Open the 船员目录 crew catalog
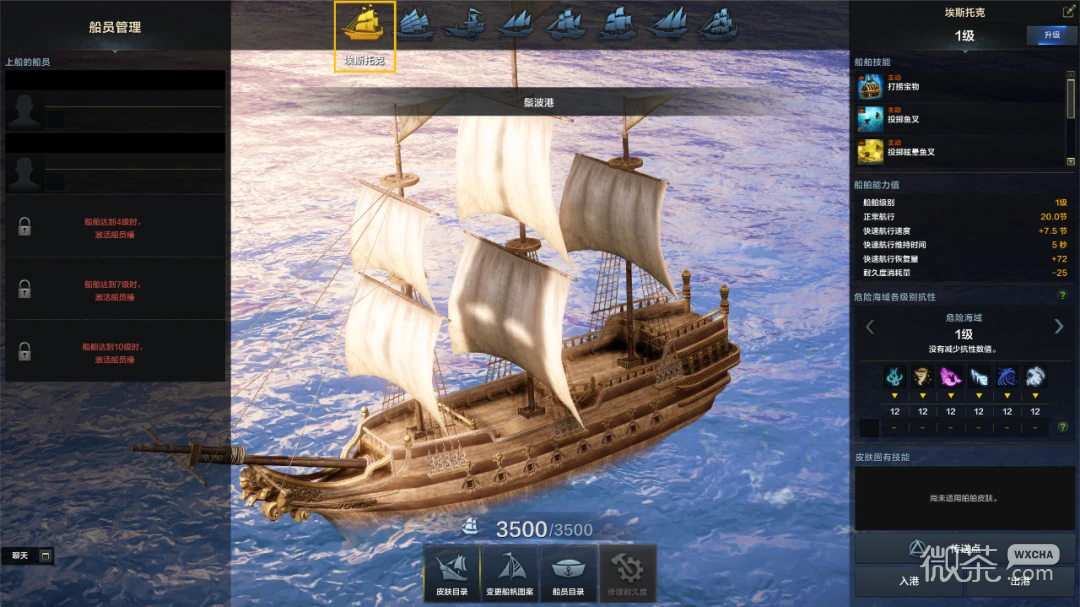The height and width of the screenshot is (607, 1080). [x=569, y=574]
